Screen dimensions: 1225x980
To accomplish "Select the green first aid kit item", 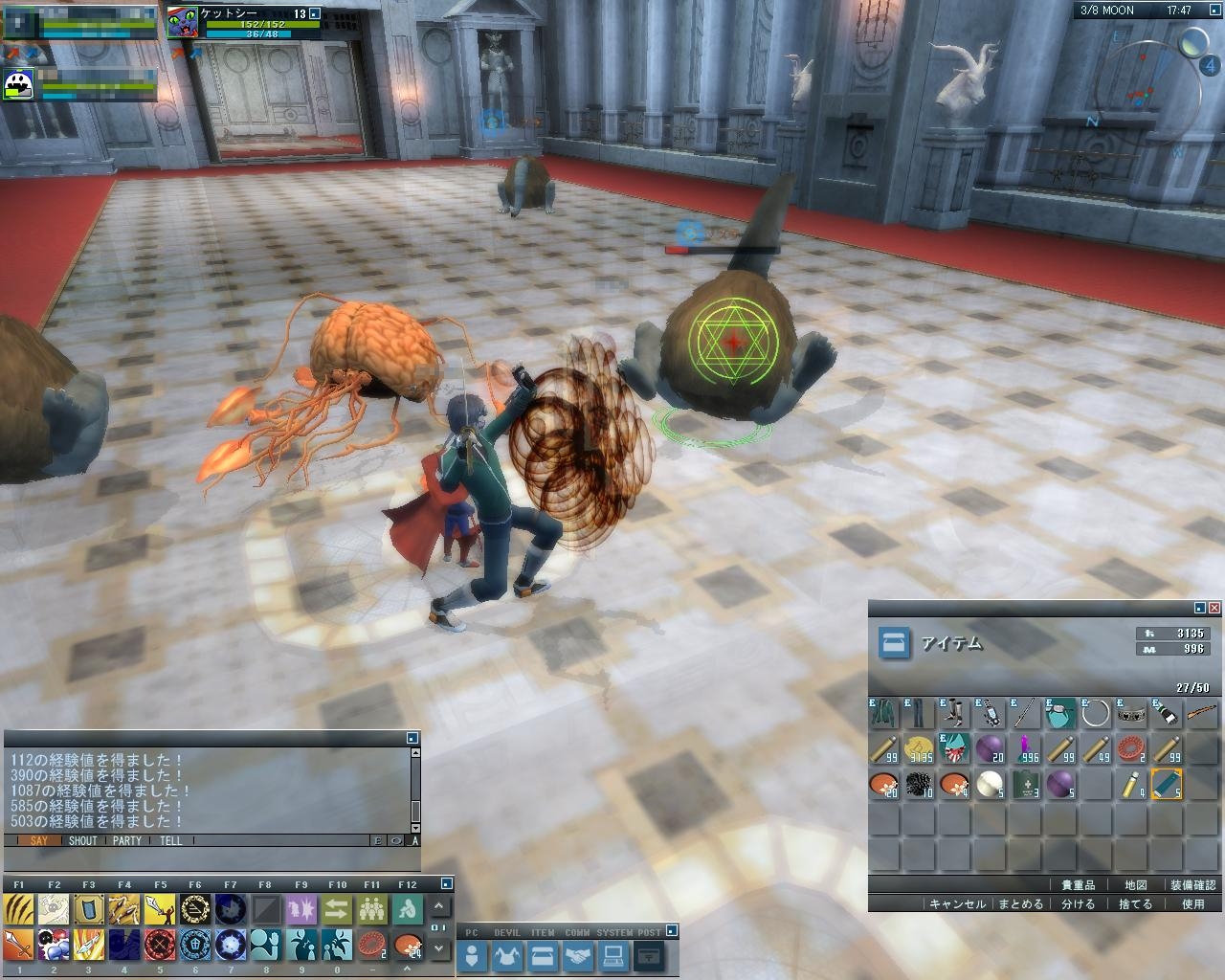I will (x=1026, y=786).
